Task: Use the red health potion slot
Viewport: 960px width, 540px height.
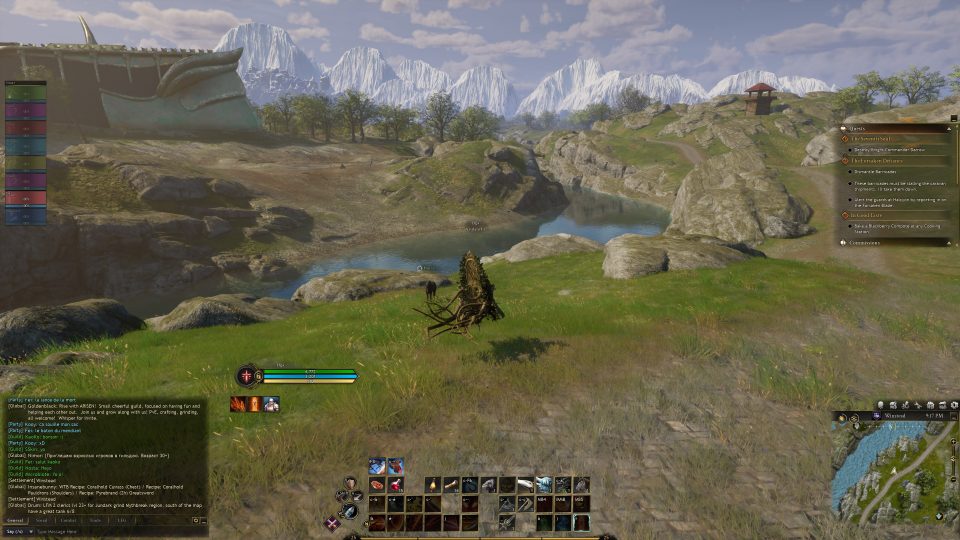Action: tap(396, 485)
